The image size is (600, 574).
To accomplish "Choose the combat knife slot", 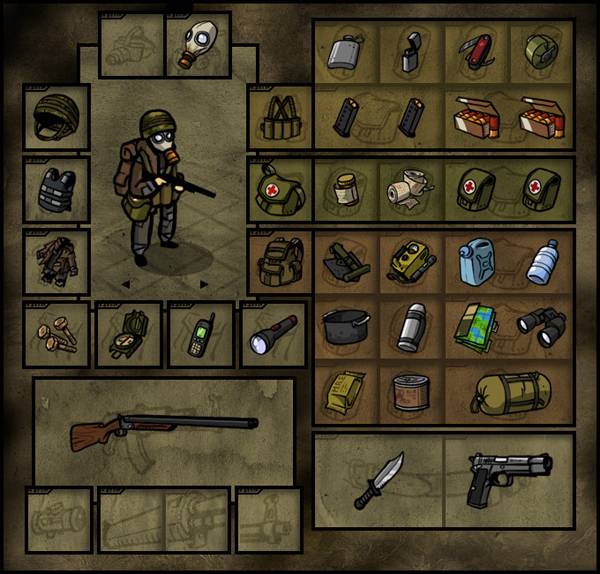I will (379, 480).
